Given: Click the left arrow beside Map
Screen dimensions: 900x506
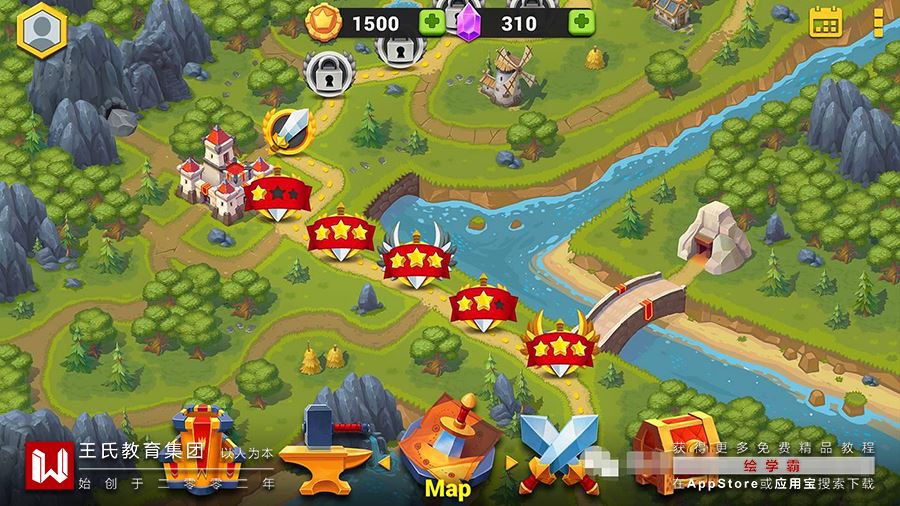Looking at the screenshot, I should pos(384,463).
